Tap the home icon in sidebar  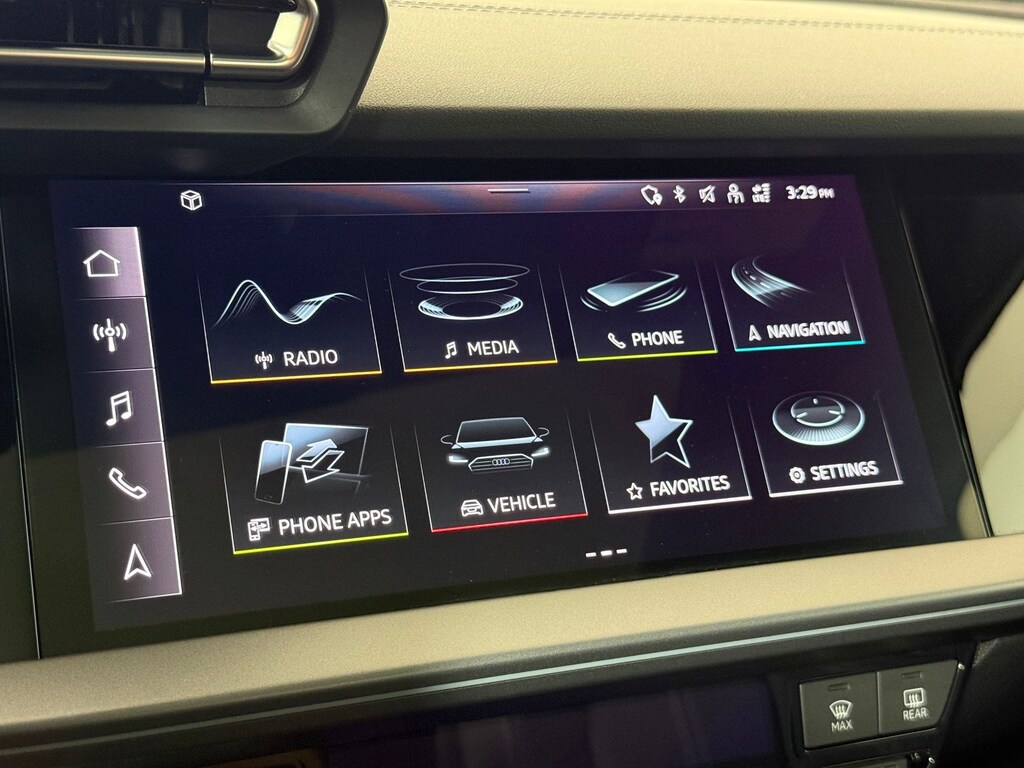[x=101, y=264]
